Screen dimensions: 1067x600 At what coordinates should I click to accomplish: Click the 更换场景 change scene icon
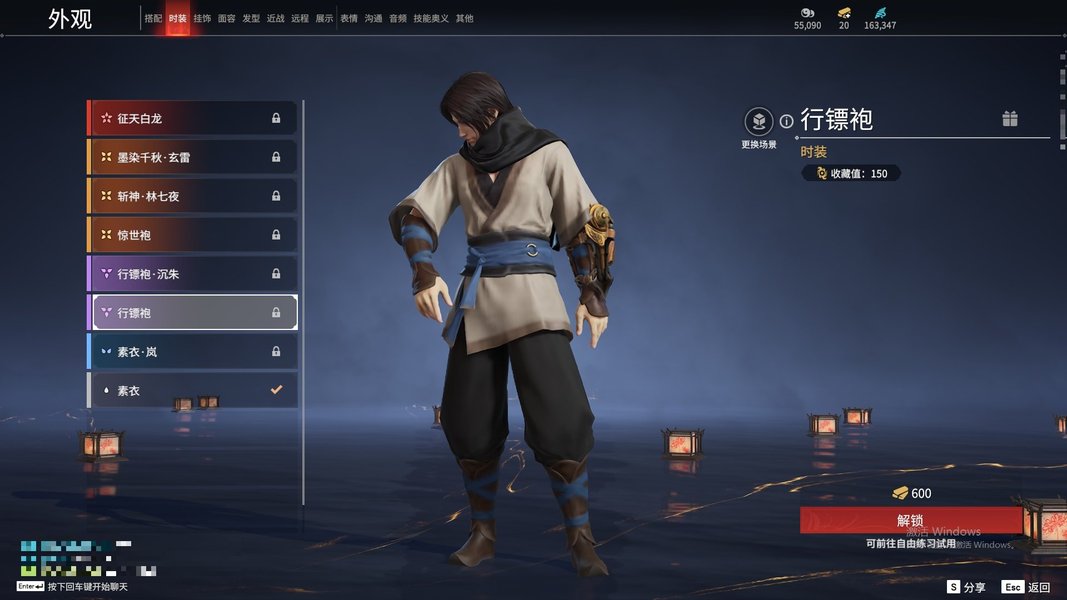coord(759,123)
